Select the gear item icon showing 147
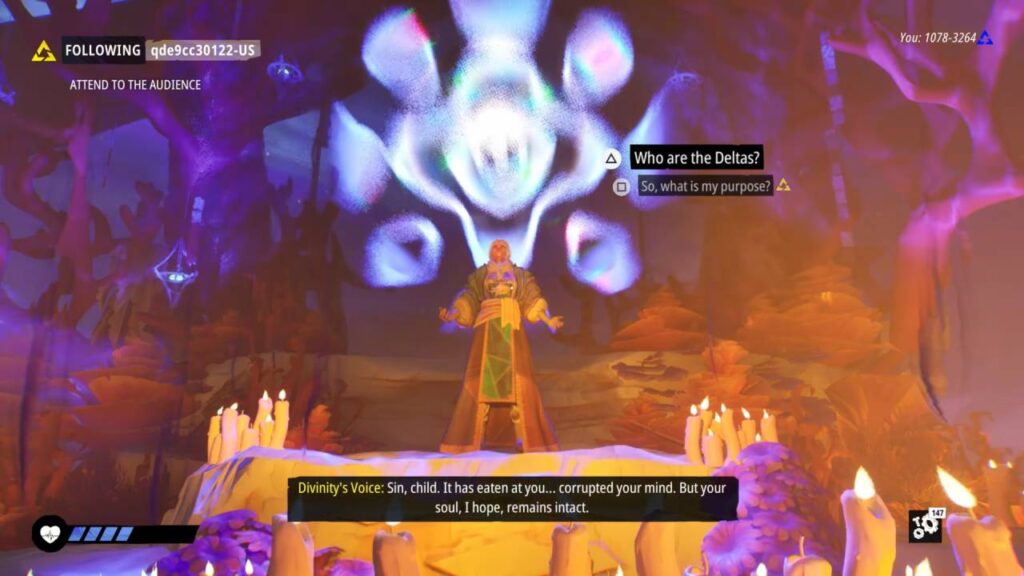 tap(924, 526)
